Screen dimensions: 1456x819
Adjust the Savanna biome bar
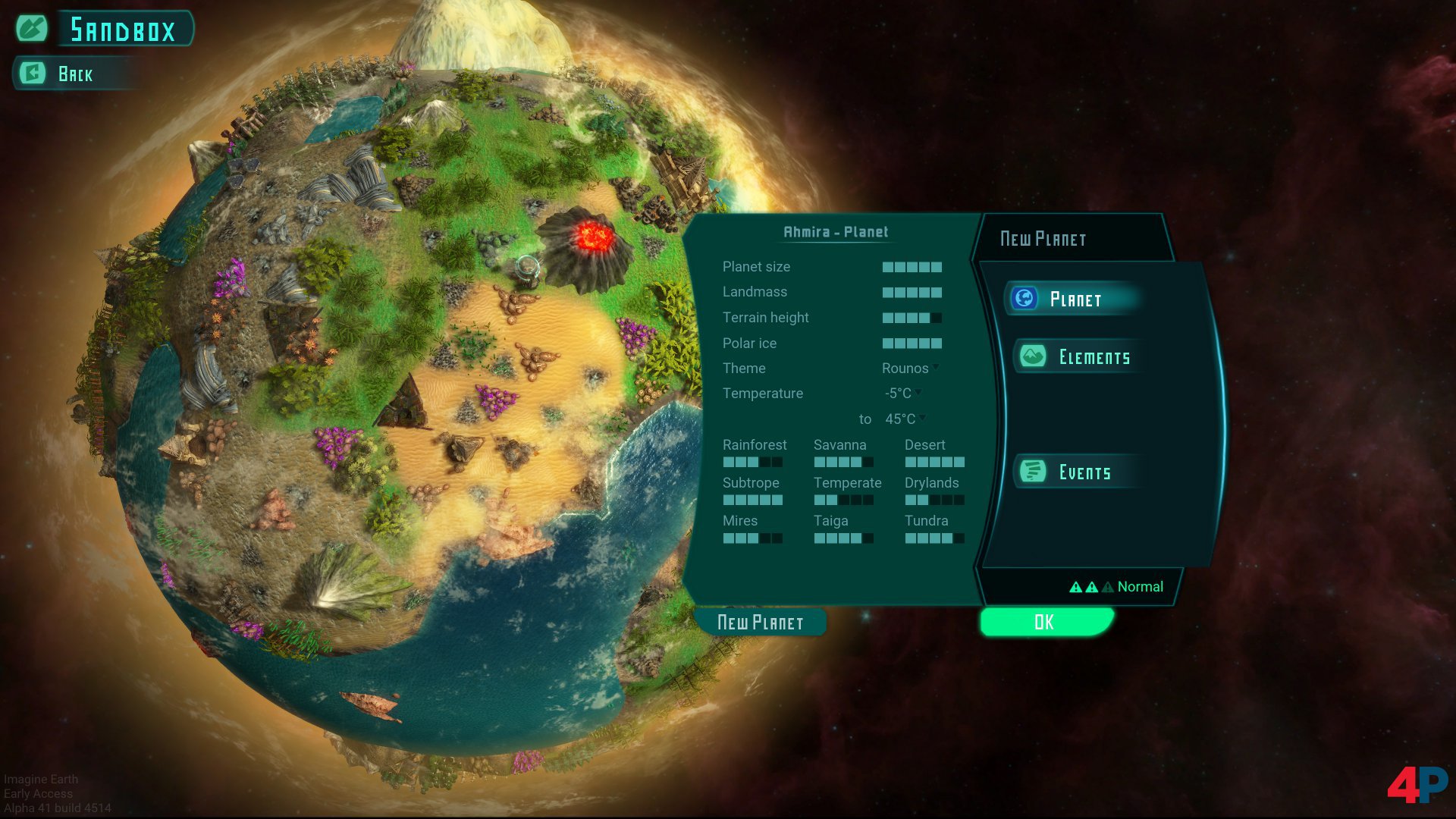(843, 462)
